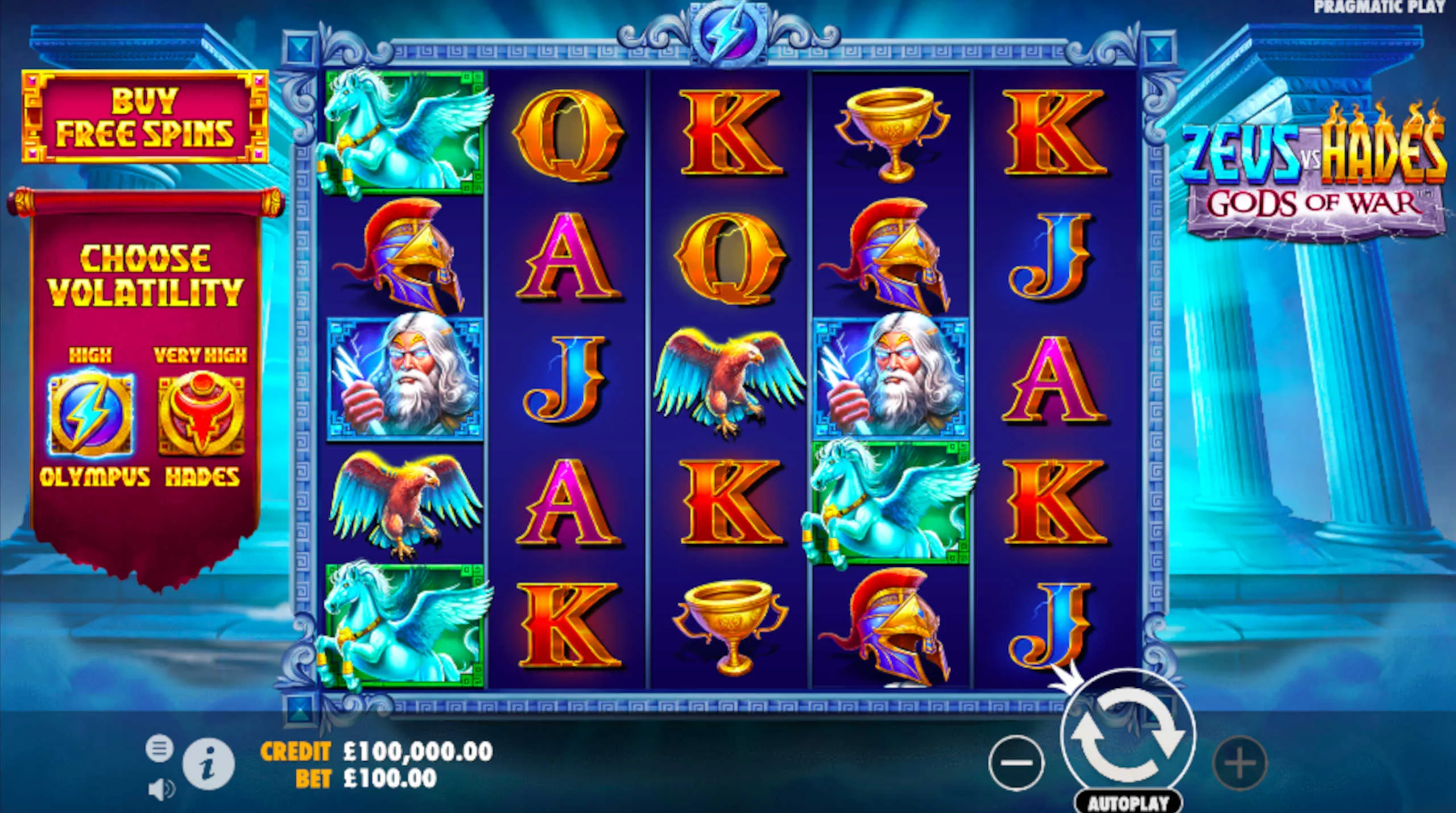Choose Olympus high volatility mode

pyautogui.click(x=92, y=414)
